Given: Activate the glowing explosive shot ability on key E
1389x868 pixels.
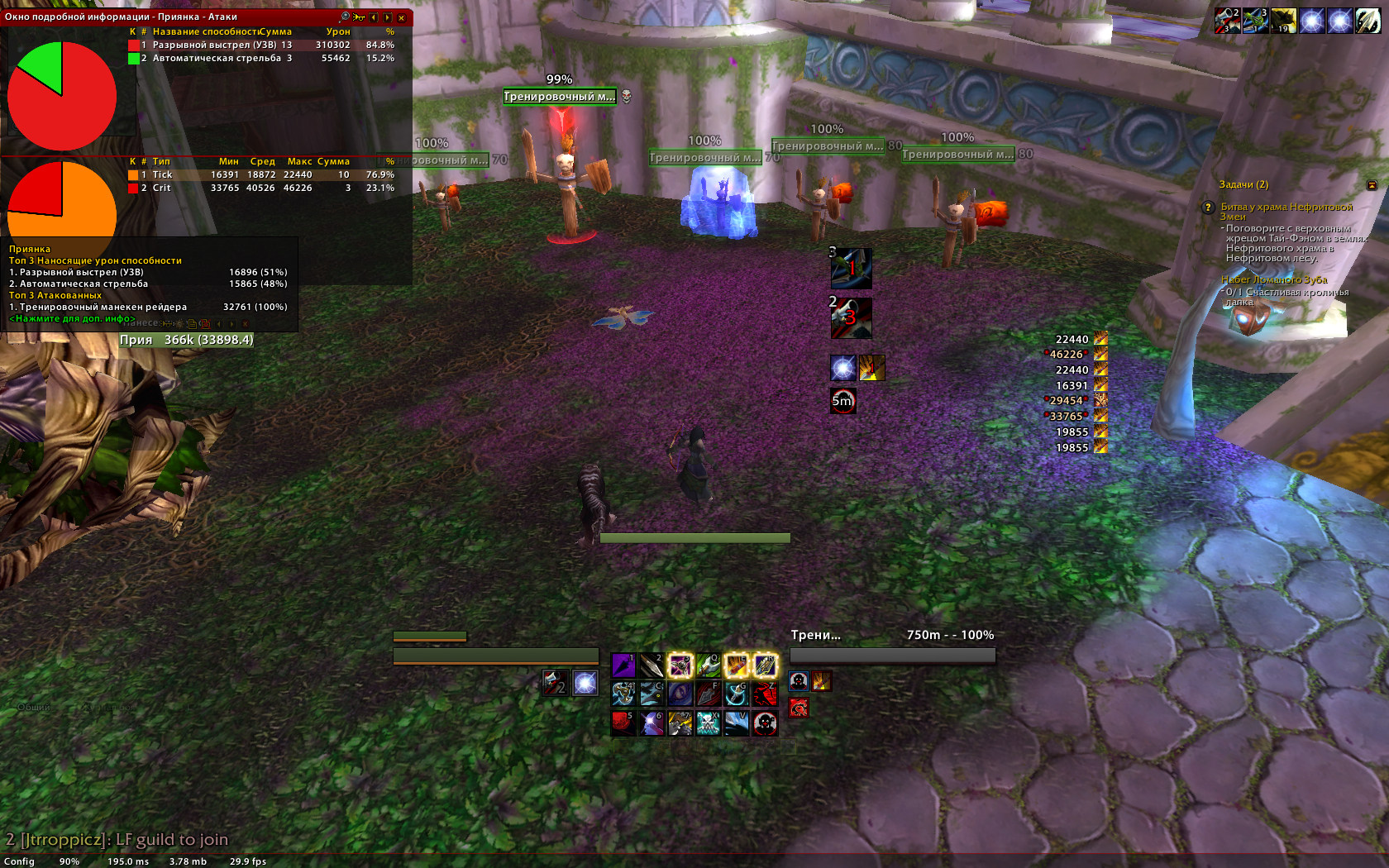Looking at the screenshot, I should tap(736, 665).
